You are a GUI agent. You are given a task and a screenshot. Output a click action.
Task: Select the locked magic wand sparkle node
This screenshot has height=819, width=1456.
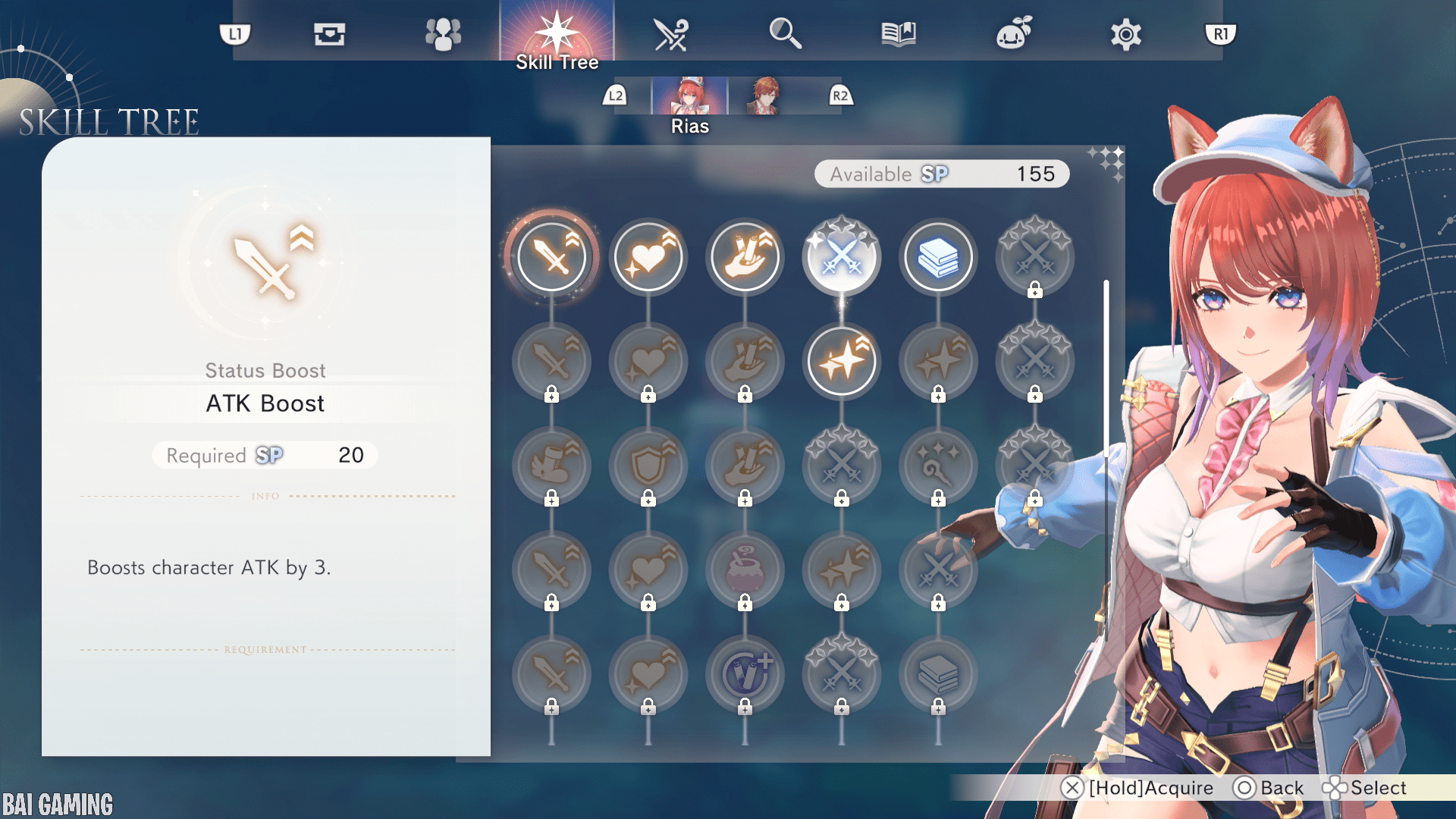coord(938,465)
